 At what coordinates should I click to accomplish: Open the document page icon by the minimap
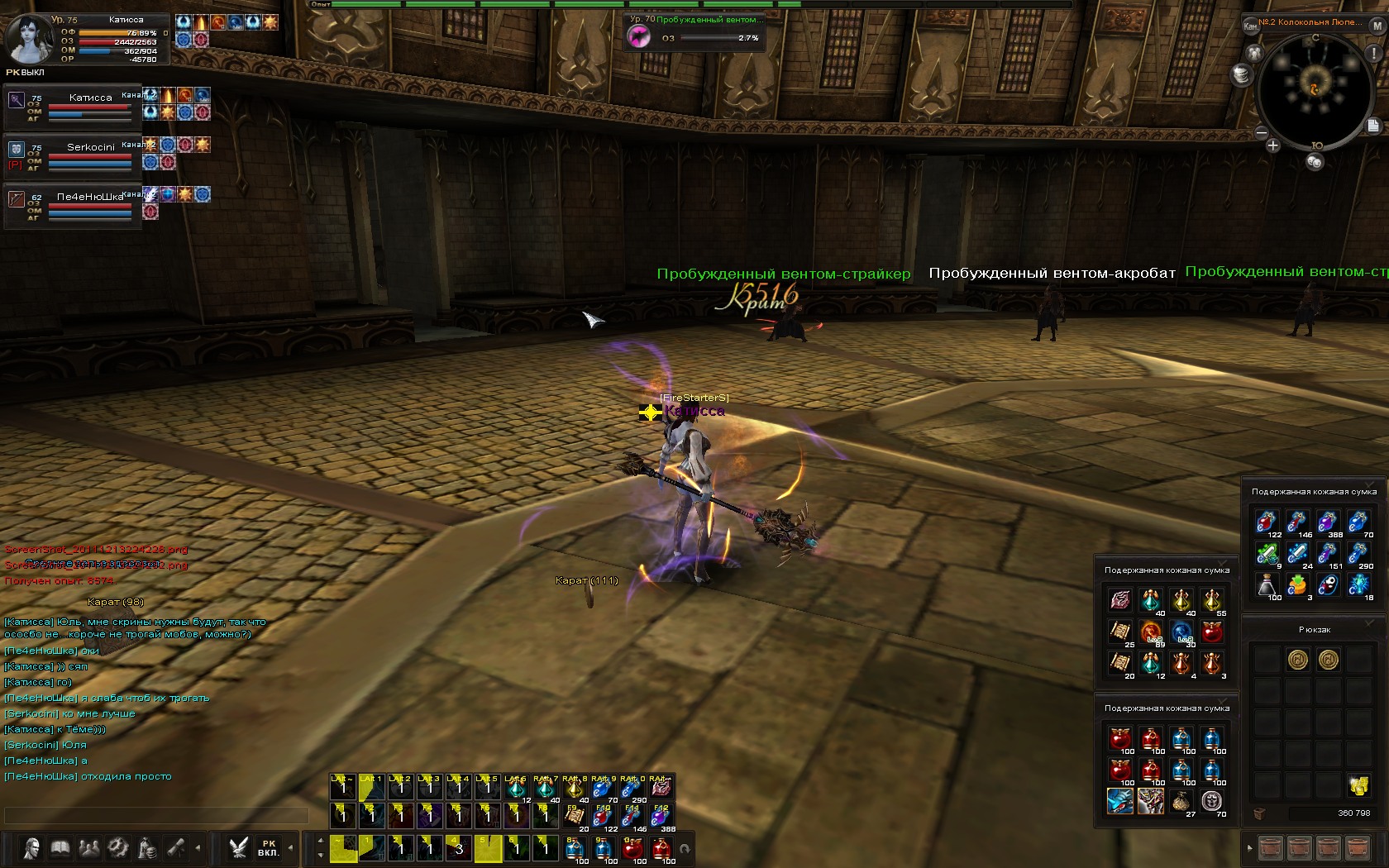tap(1373, 126)
